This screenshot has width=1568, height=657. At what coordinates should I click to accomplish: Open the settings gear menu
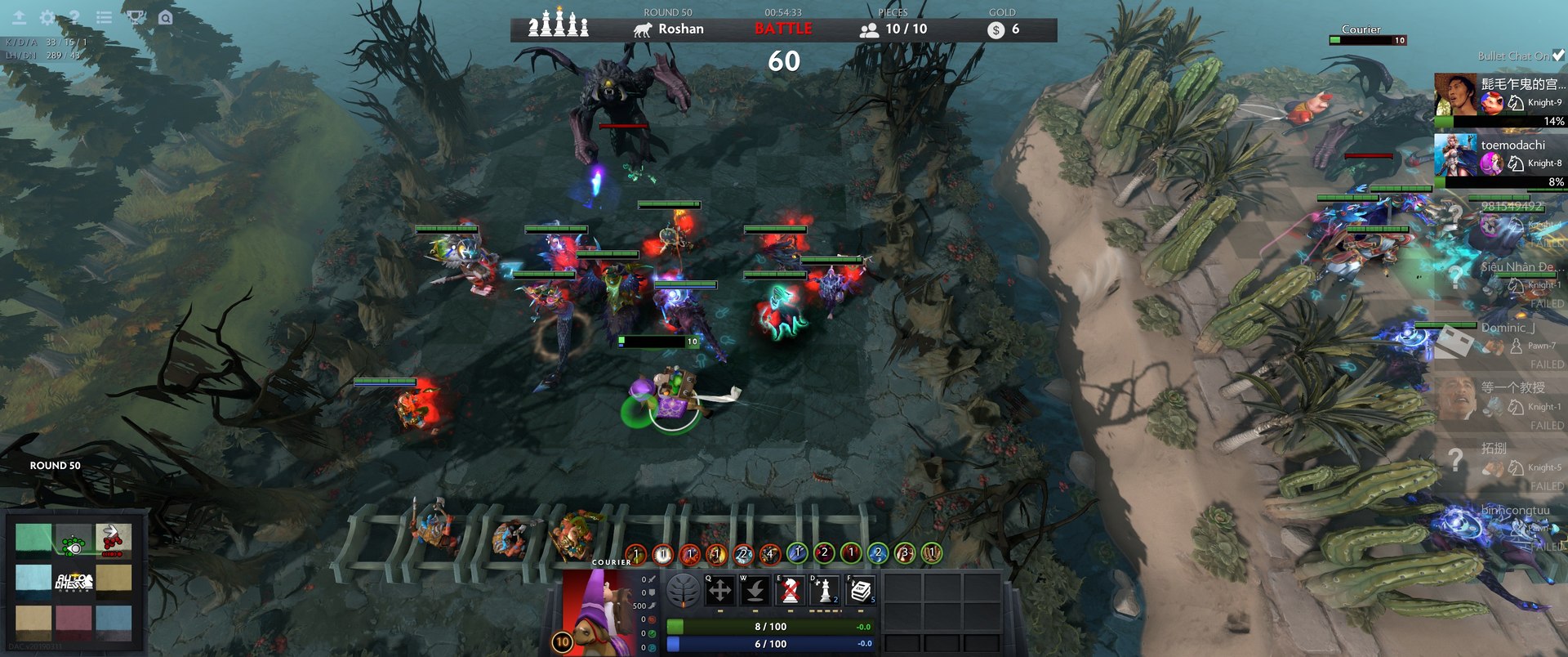(47, 17)
